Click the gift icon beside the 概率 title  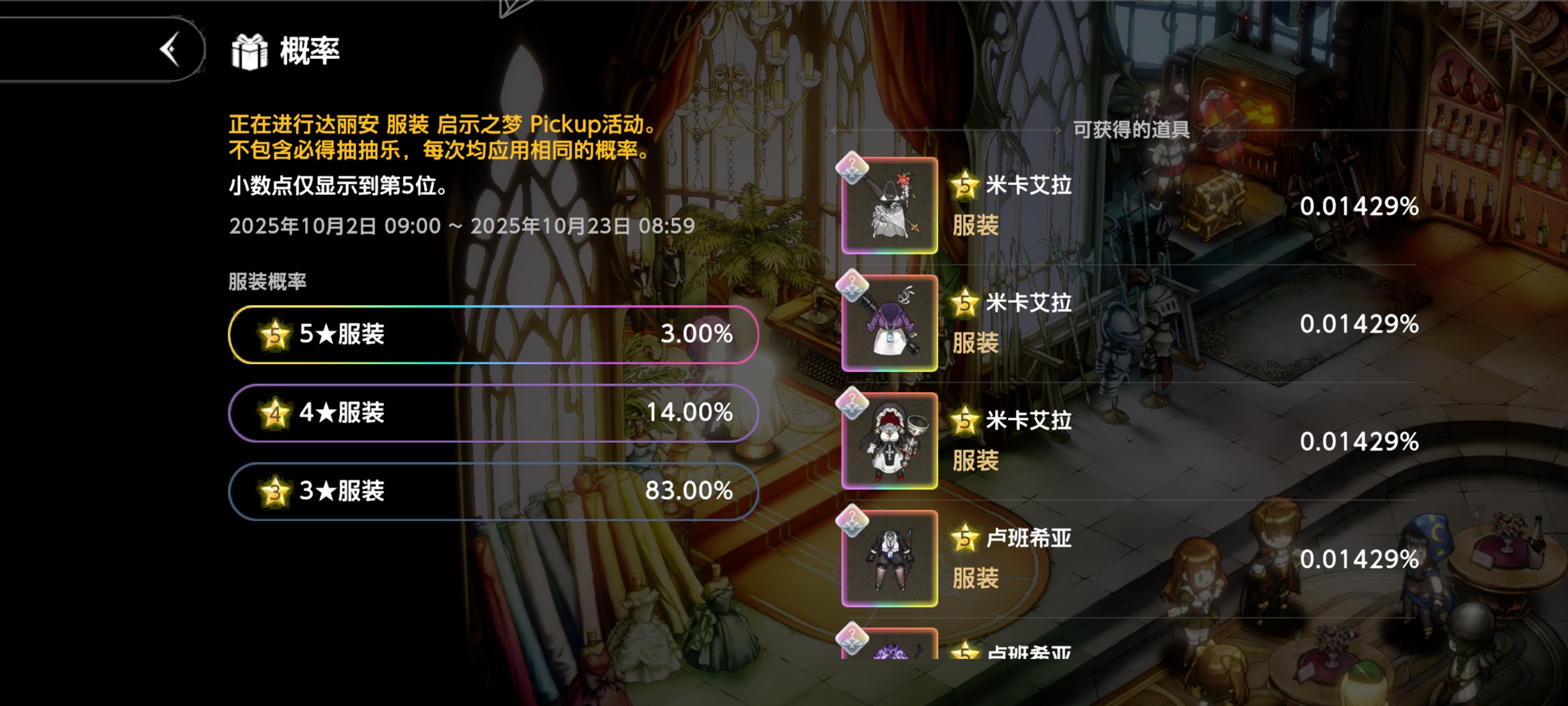point(250,52)
